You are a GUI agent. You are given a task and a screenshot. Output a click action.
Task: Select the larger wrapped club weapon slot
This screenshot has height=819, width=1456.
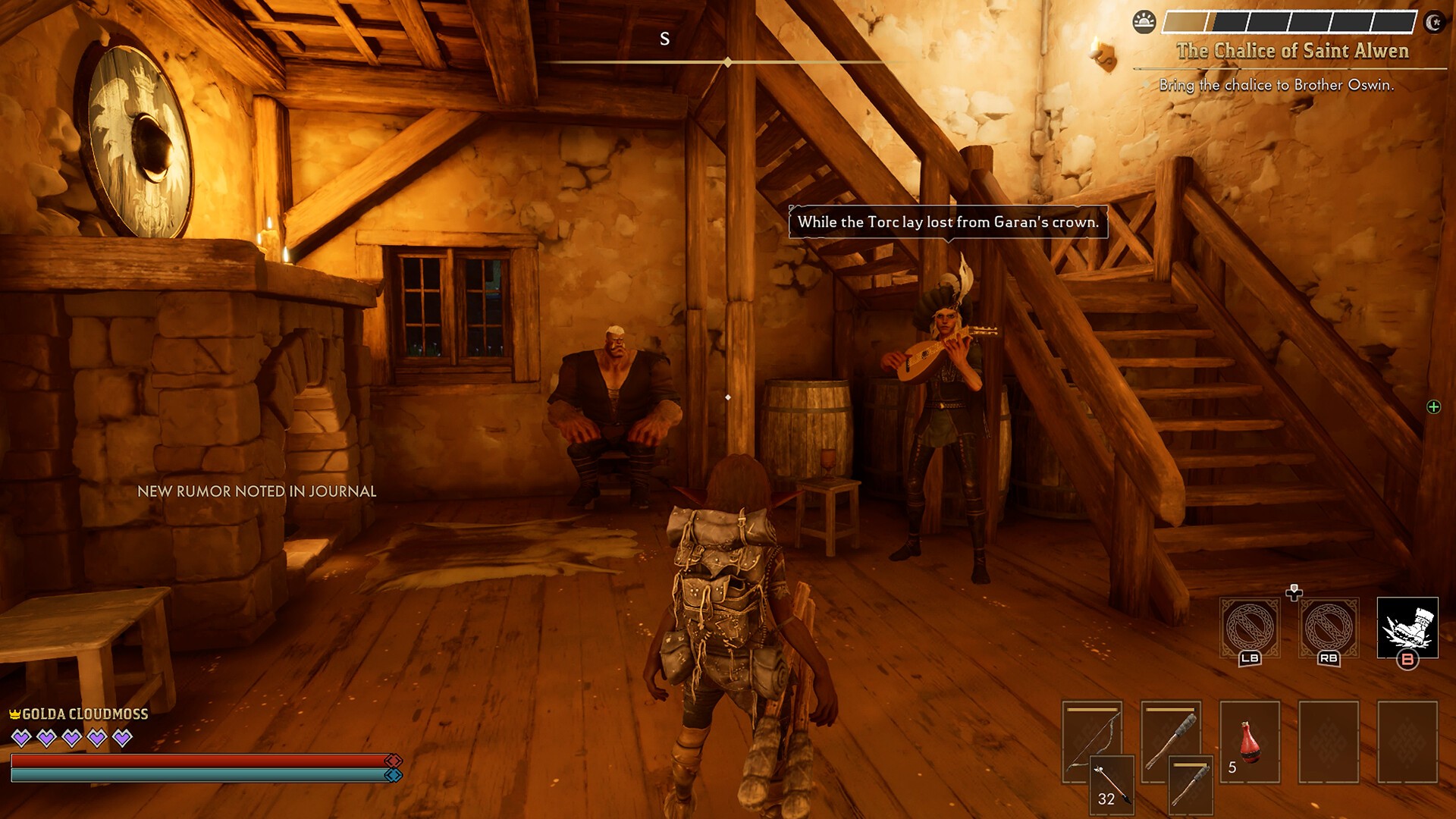click(x=1171, y=740)
